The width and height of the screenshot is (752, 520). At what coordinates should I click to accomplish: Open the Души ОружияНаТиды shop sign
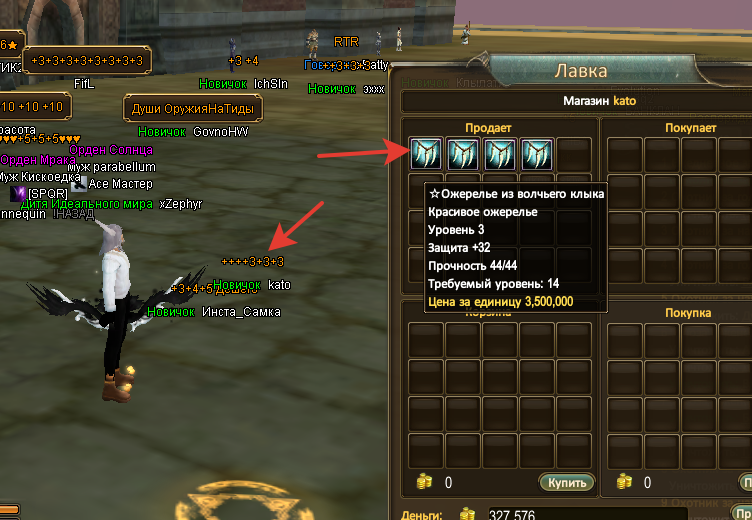pyautogui.click(x=193, y=108)
